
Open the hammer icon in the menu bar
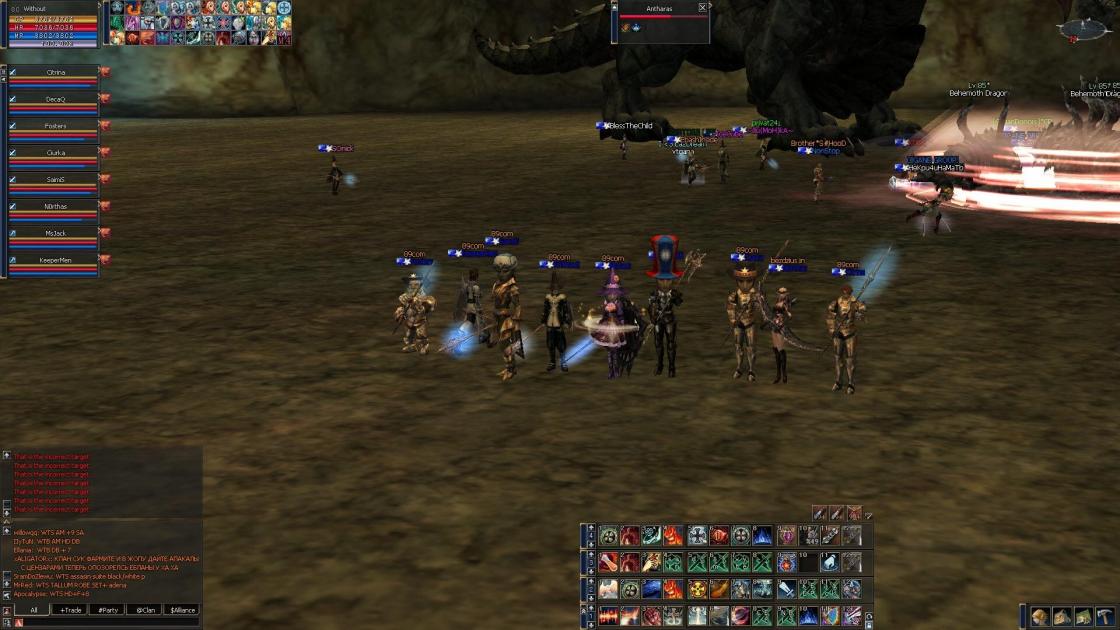tap(1104, 617)
